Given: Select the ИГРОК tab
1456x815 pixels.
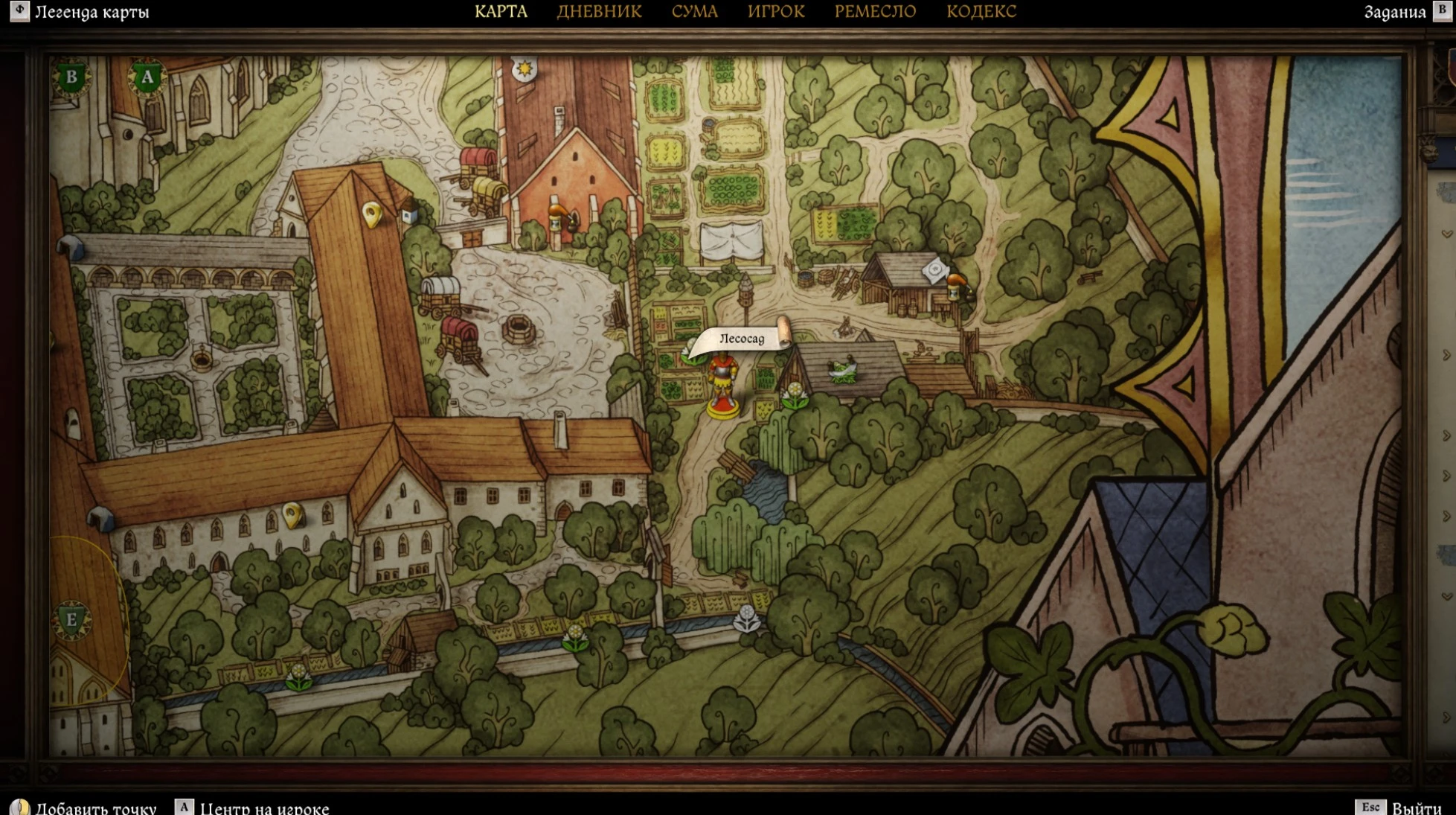Looking at the screenshot, I should pos(776,12).
